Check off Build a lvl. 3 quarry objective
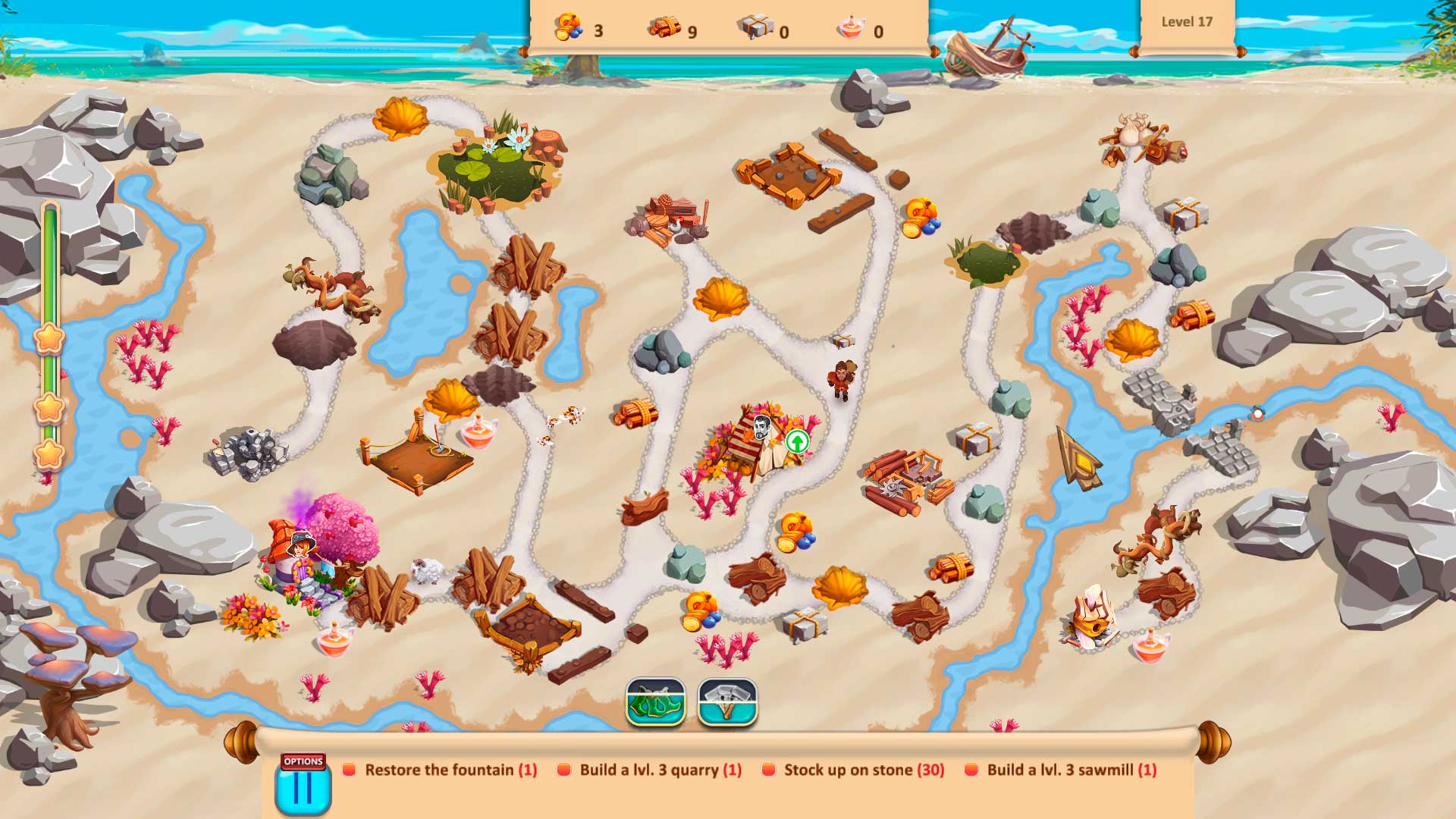The width and height of the screenshot is (1456, 819). [x=564, y=770]
